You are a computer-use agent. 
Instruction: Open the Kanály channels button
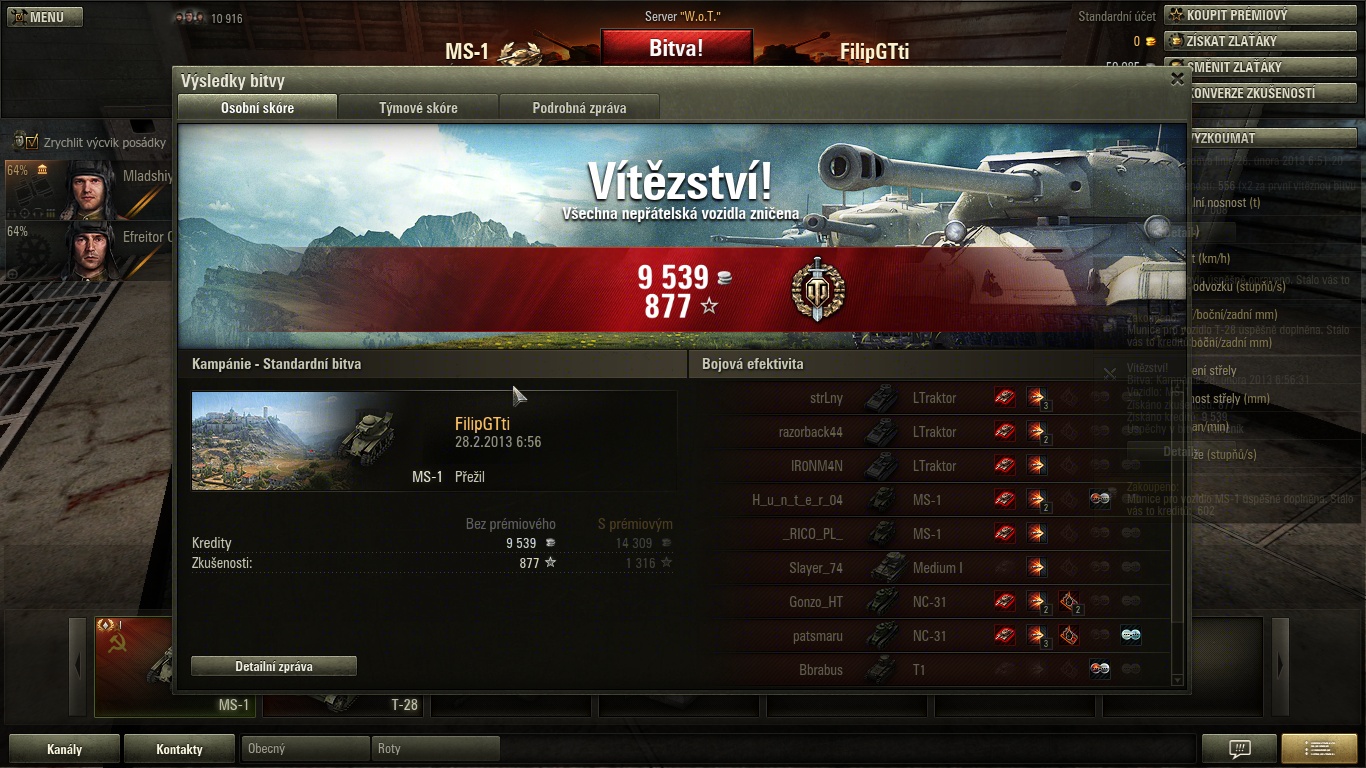pos(64,748)
